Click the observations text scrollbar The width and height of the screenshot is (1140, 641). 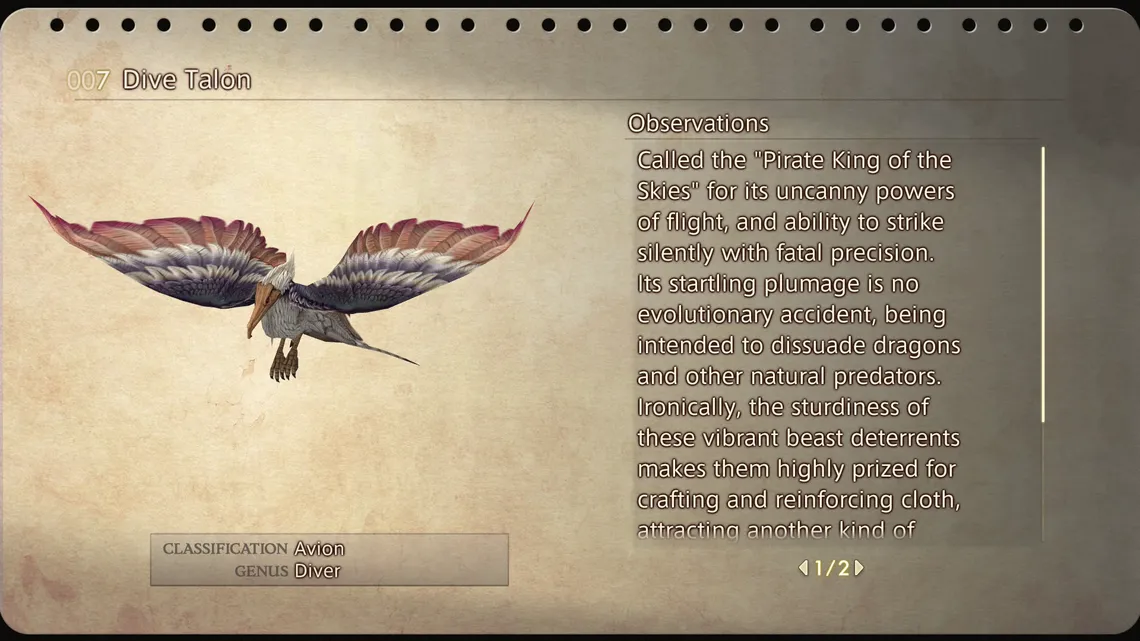(1043, 285)
